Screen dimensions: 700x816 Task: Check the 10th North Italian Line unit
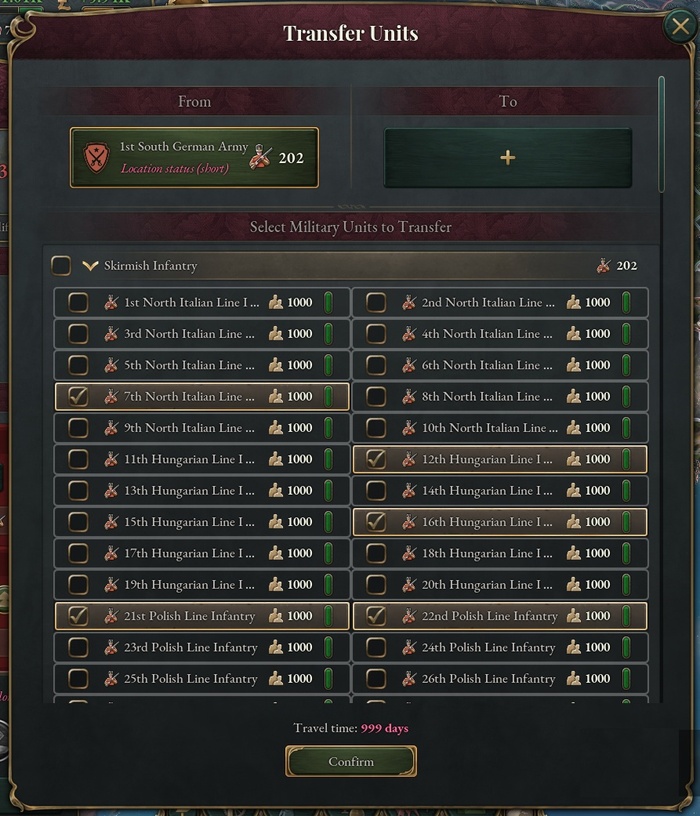pyautogui.click(x=376, y=428)
